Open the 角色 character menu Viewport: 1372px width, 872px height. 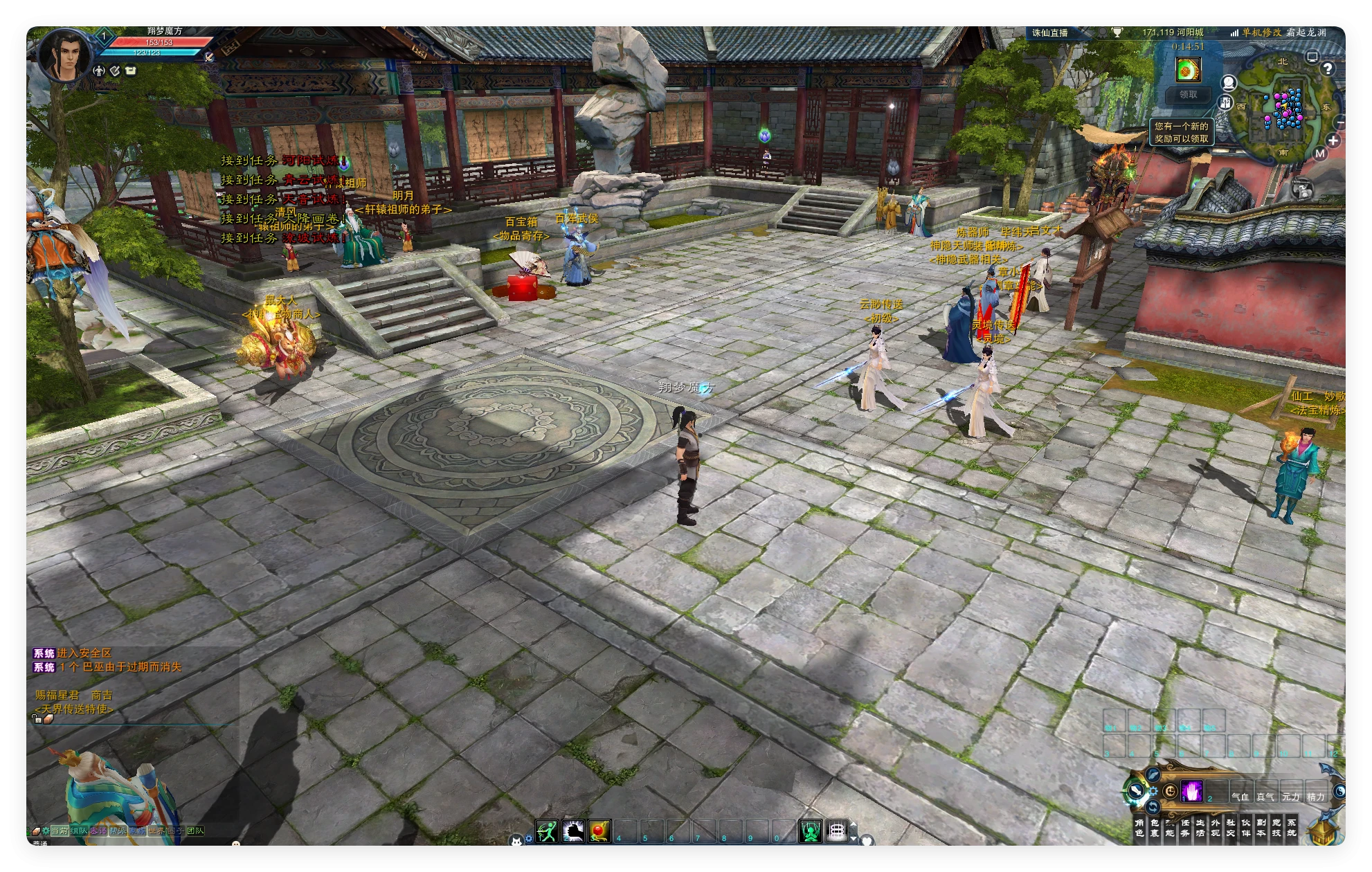1139,828
